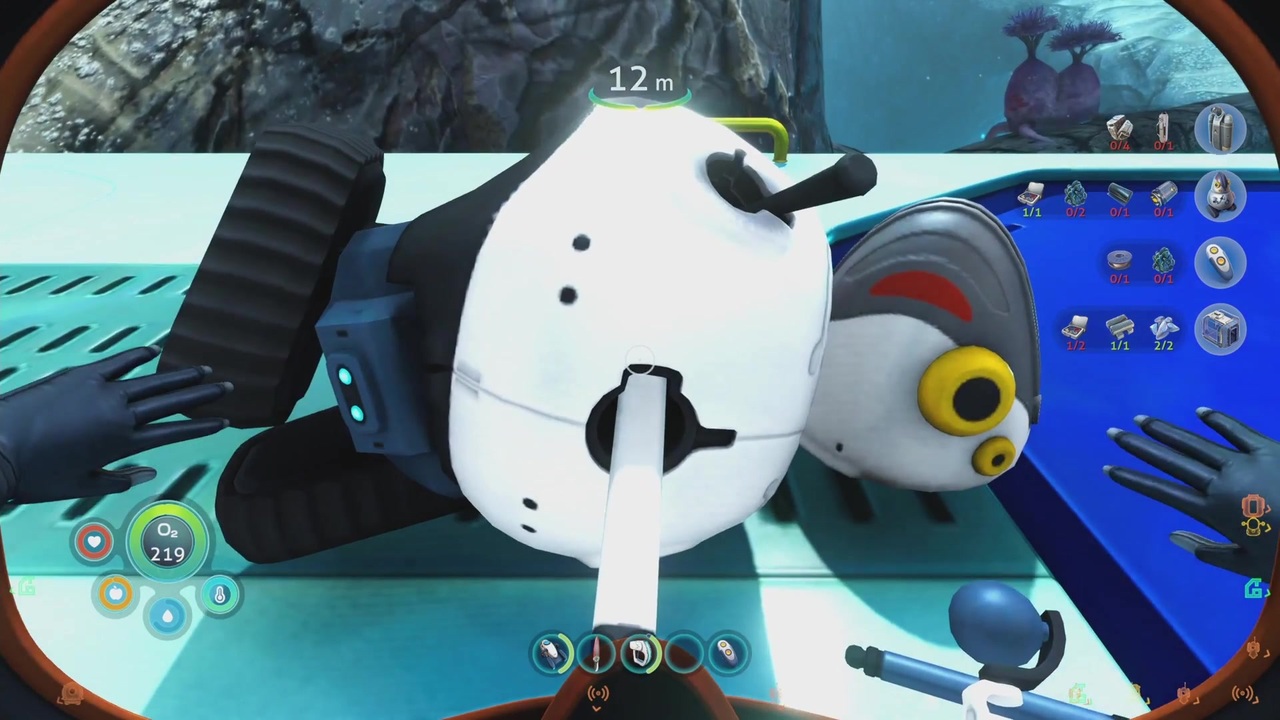This screenshot has width=1280, height=720.
Task: Select the battery ingredient icon showing 0/1
Action: [1161, 196]
